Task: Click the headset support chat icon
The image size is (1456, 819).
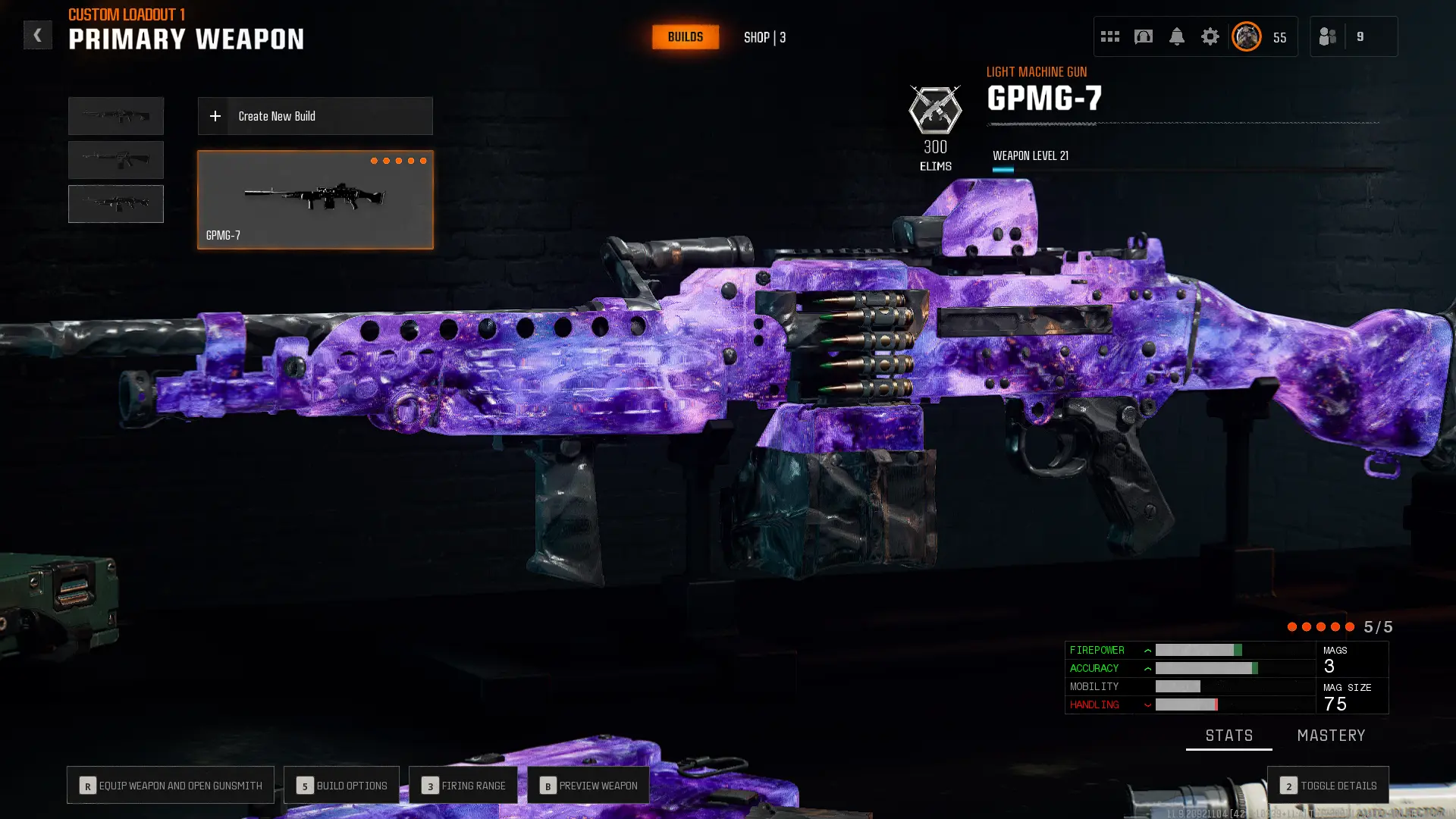Action: click(1142, 36)
